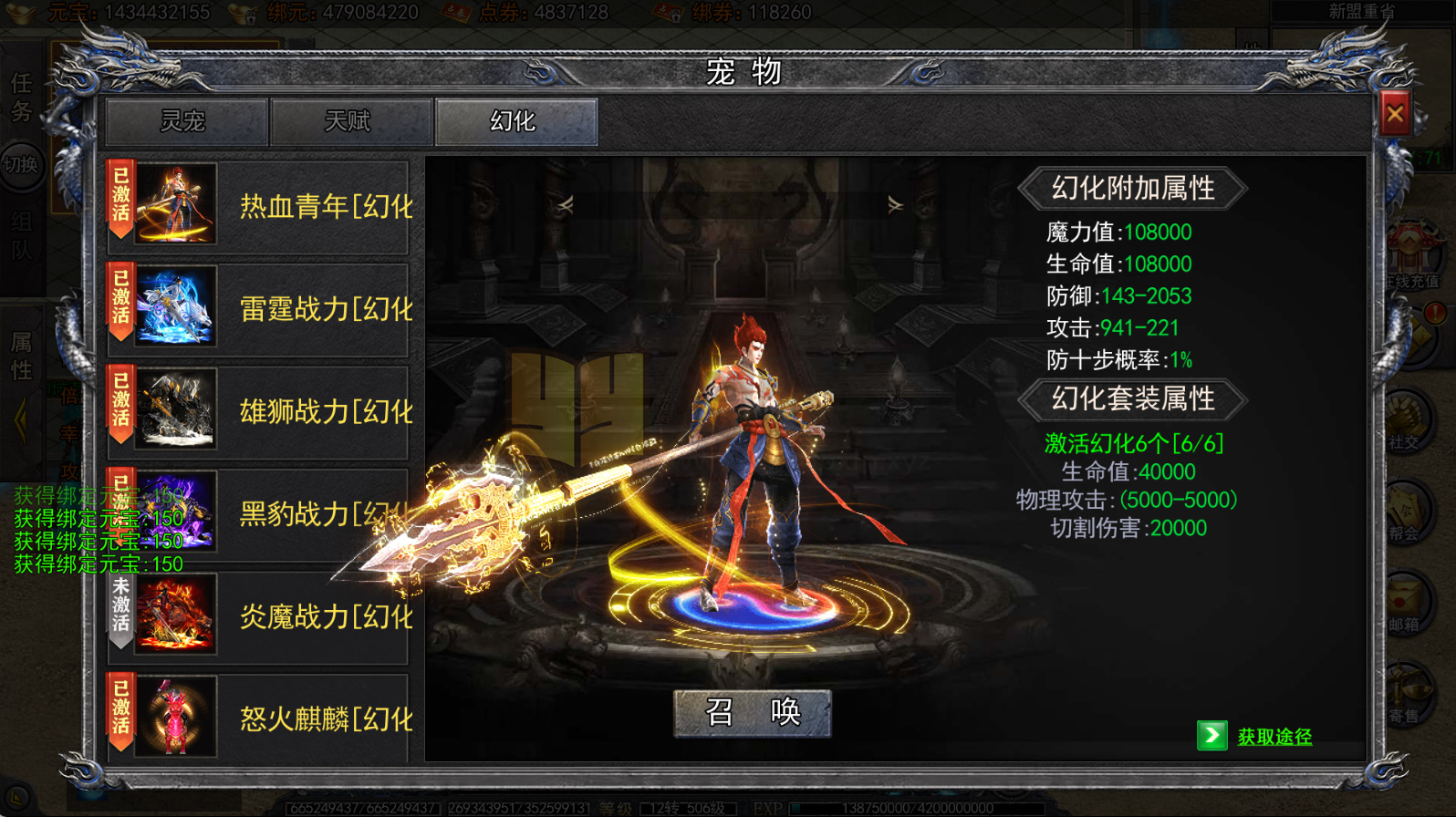The height and width of the screenshot is (817, 1456).
Task: Switch to the 天赋 tab
Action: coord(351,121)
